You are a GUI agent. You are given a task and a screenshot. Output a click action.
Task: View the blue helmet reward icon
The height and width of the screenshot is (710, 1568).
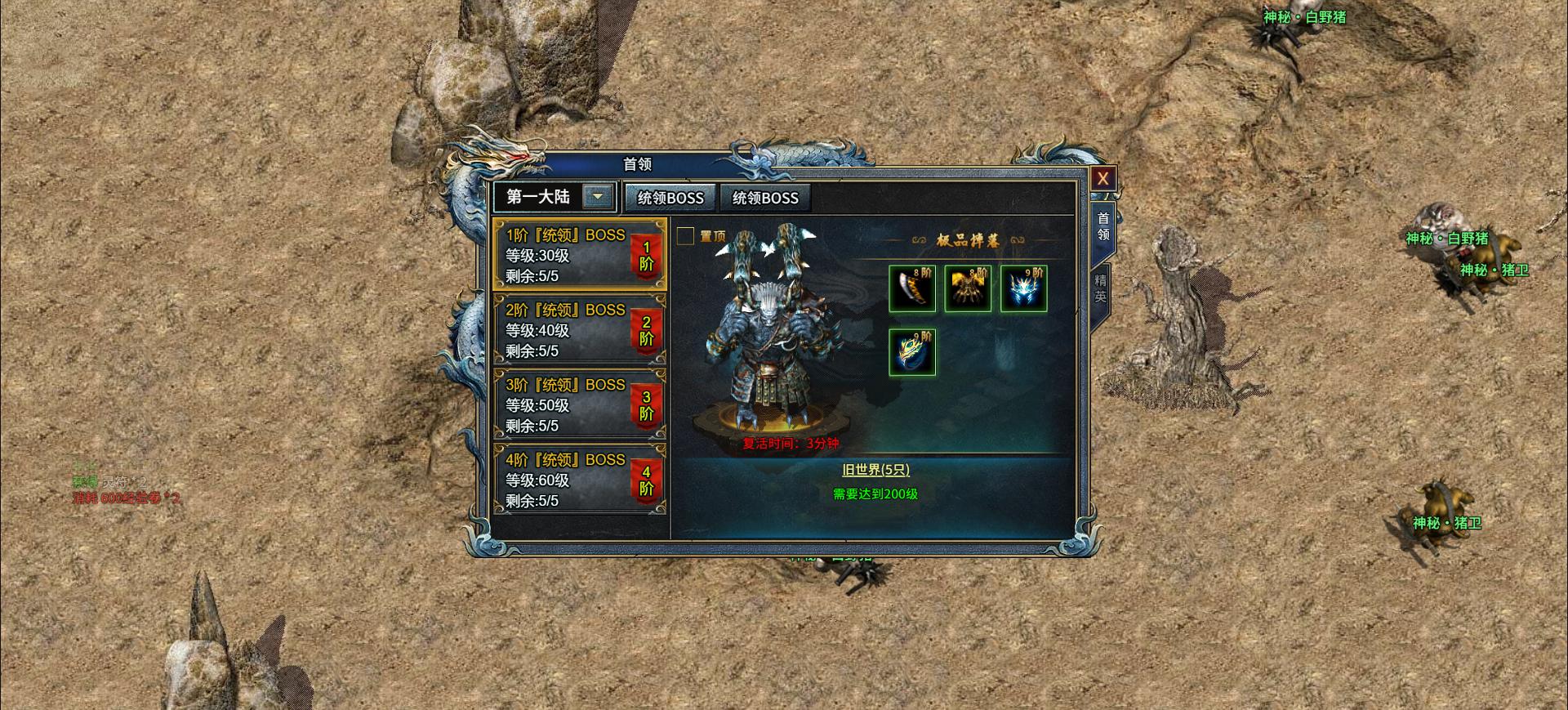pos(1024,288)
